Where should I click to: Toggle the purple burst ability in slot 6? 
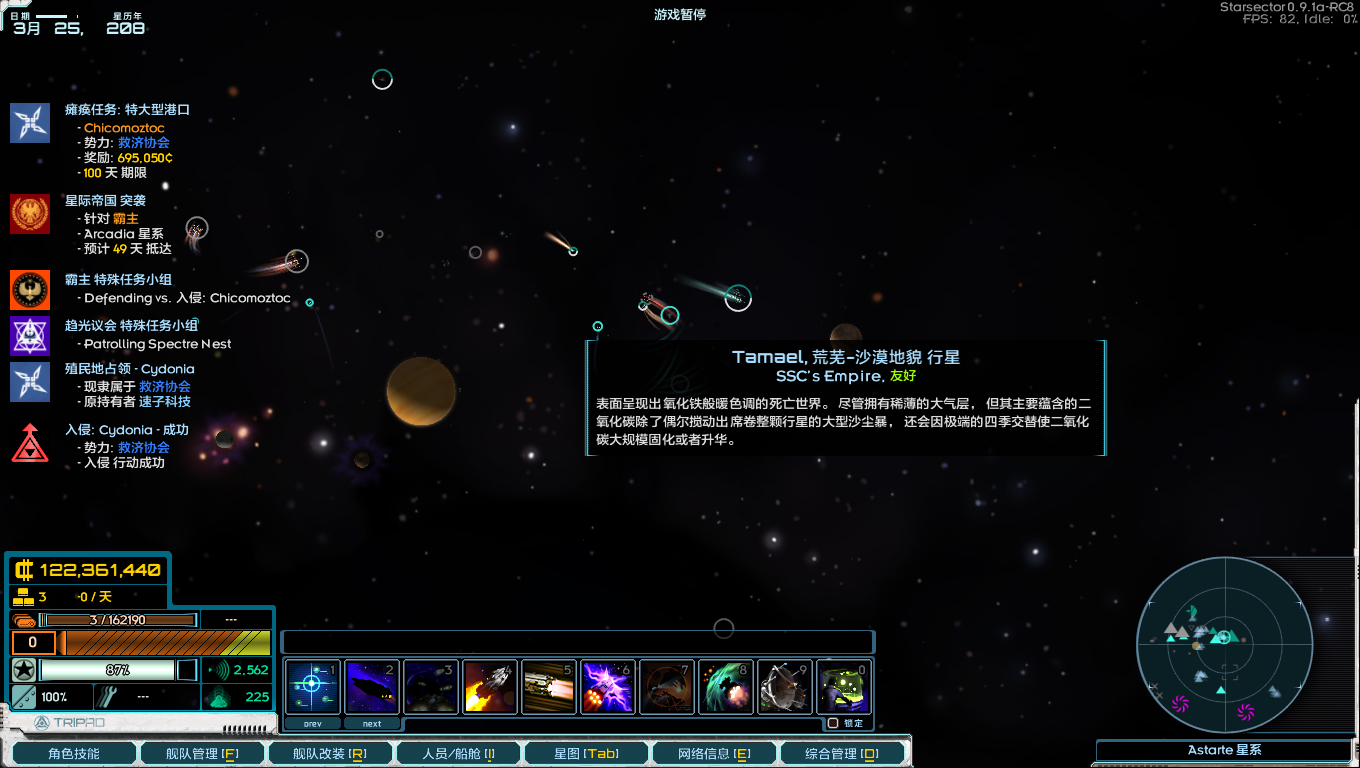[608, 686]
